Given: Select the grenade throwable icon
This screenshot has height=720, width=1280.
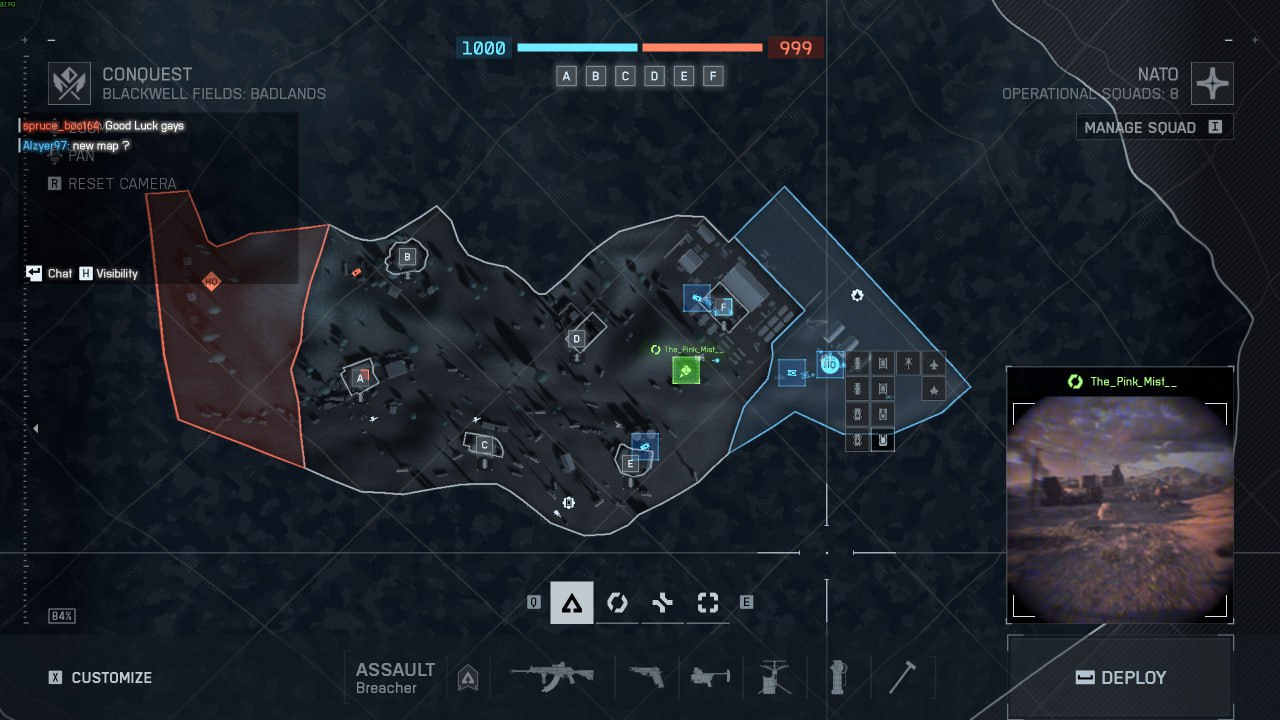Looking at the screenshot, I should click(x=838, y=678).
